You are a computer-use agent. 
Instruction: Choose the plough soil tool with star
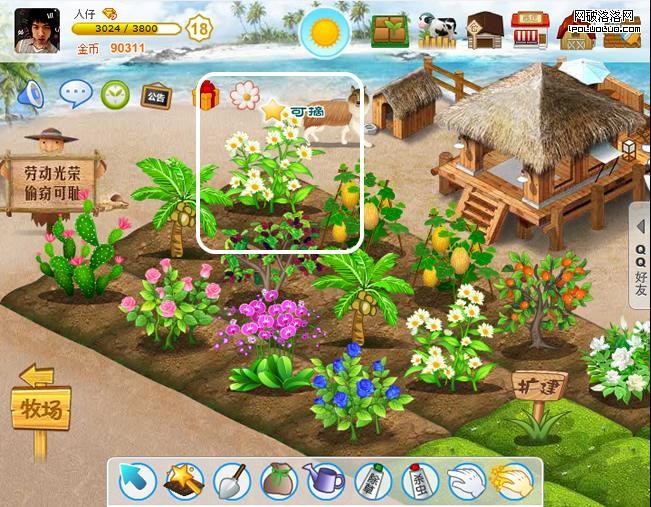[184, 481]
